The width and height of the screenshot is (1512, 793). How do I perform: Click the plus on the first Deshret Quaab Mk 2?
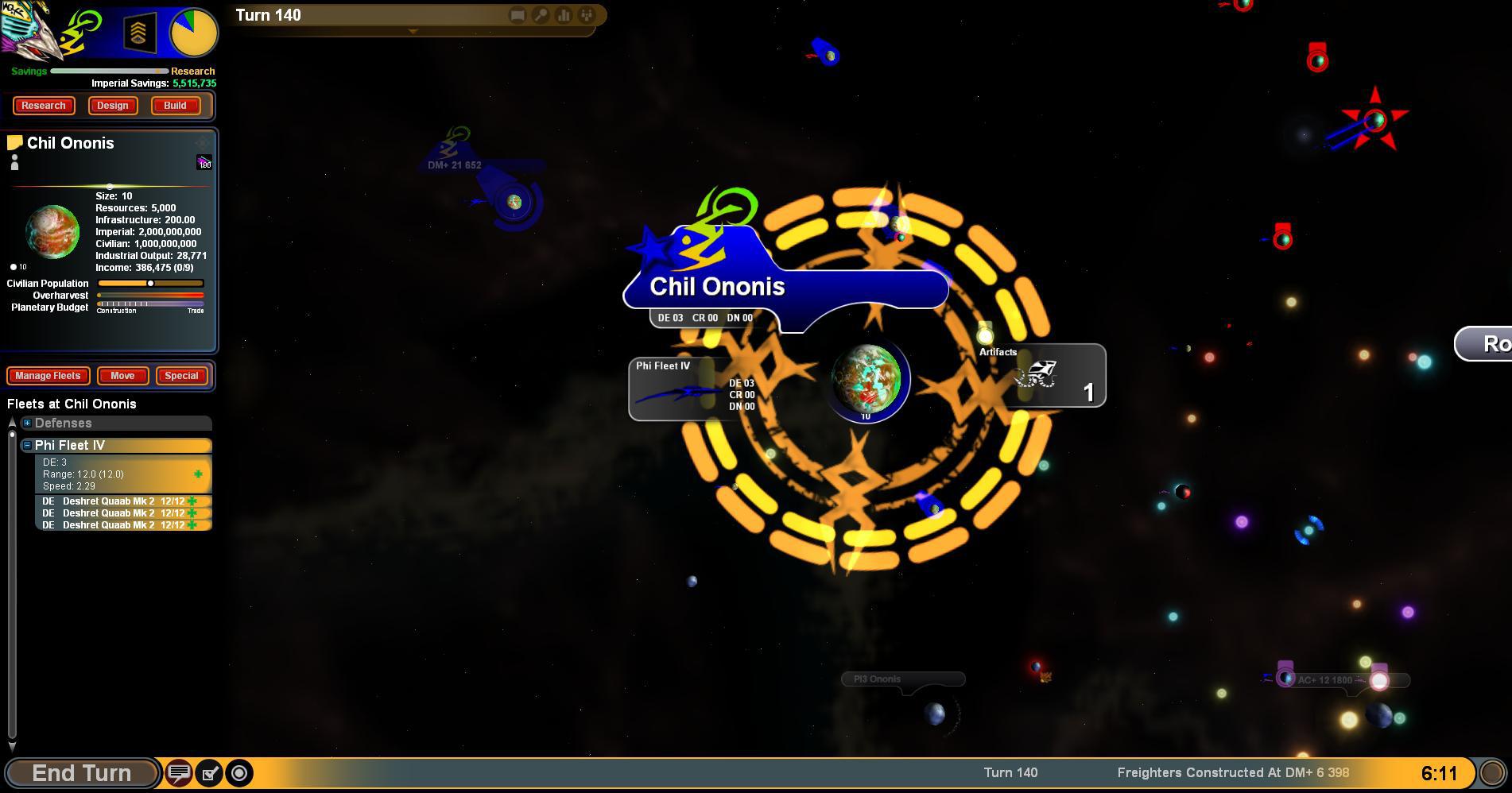pos(195,501)
